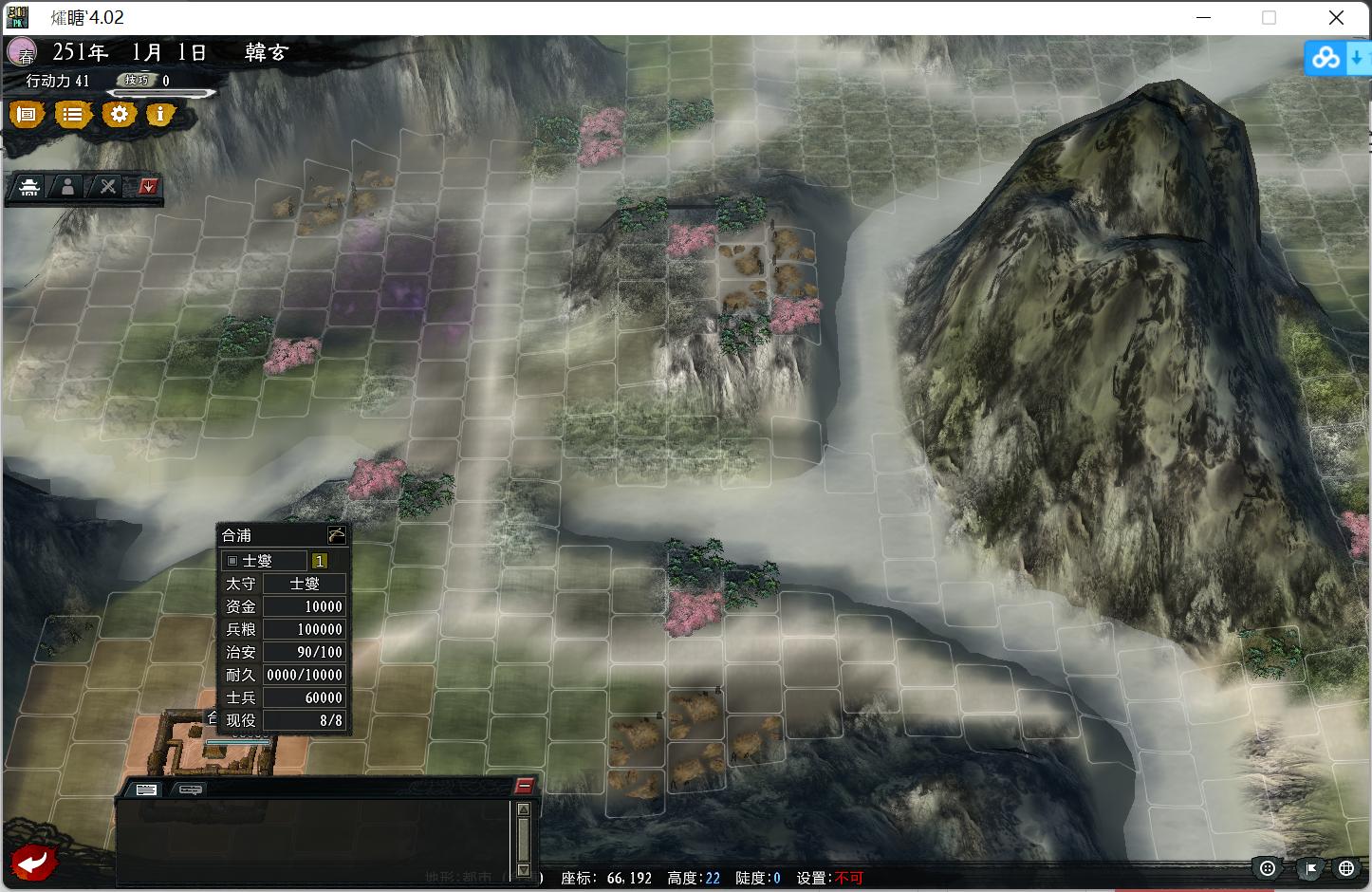Open the scroll map icon button

tap(27, 115)
